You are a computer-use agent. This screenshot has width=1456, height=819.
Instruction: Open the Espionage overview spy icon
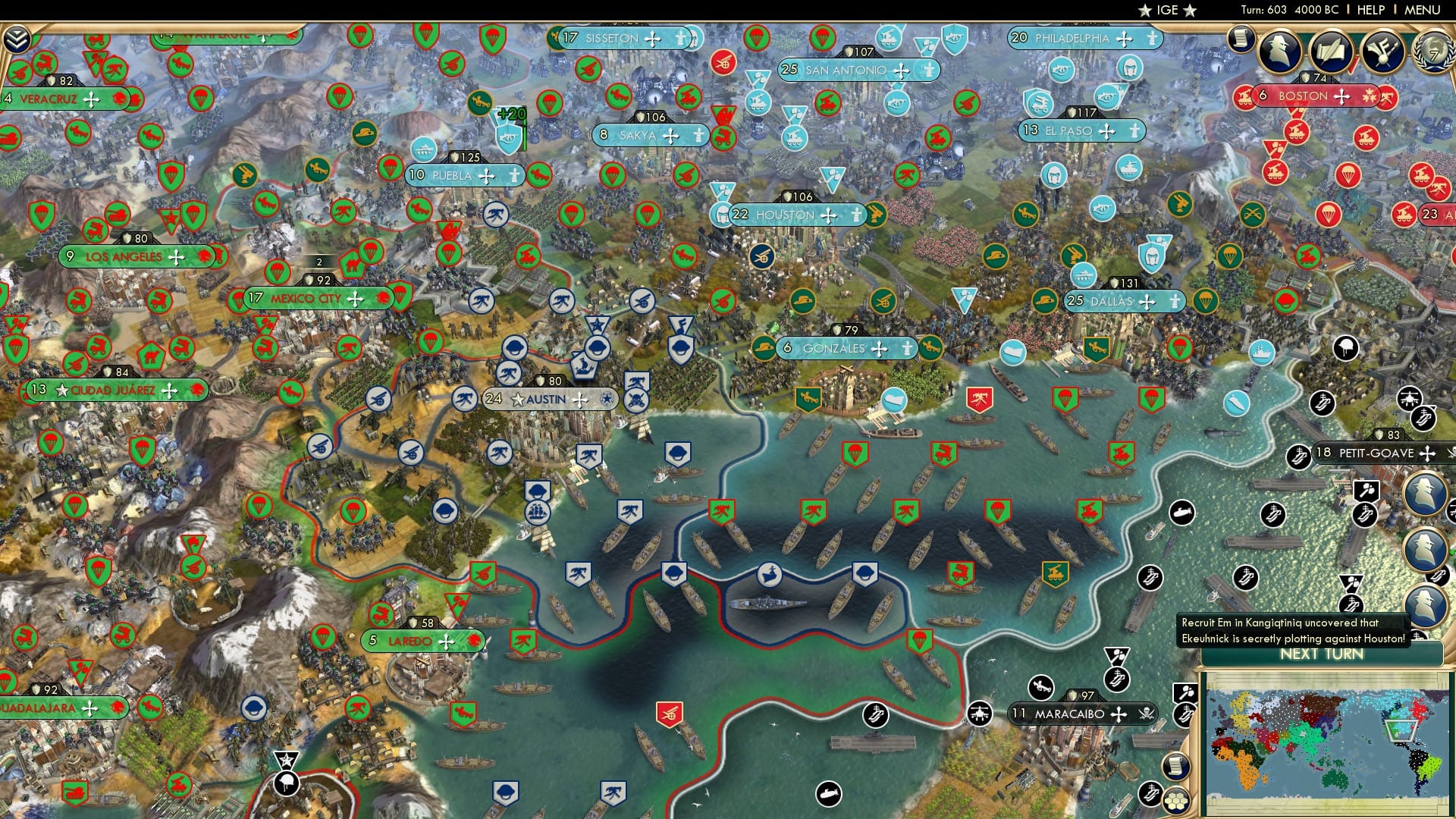[1280, 50]
